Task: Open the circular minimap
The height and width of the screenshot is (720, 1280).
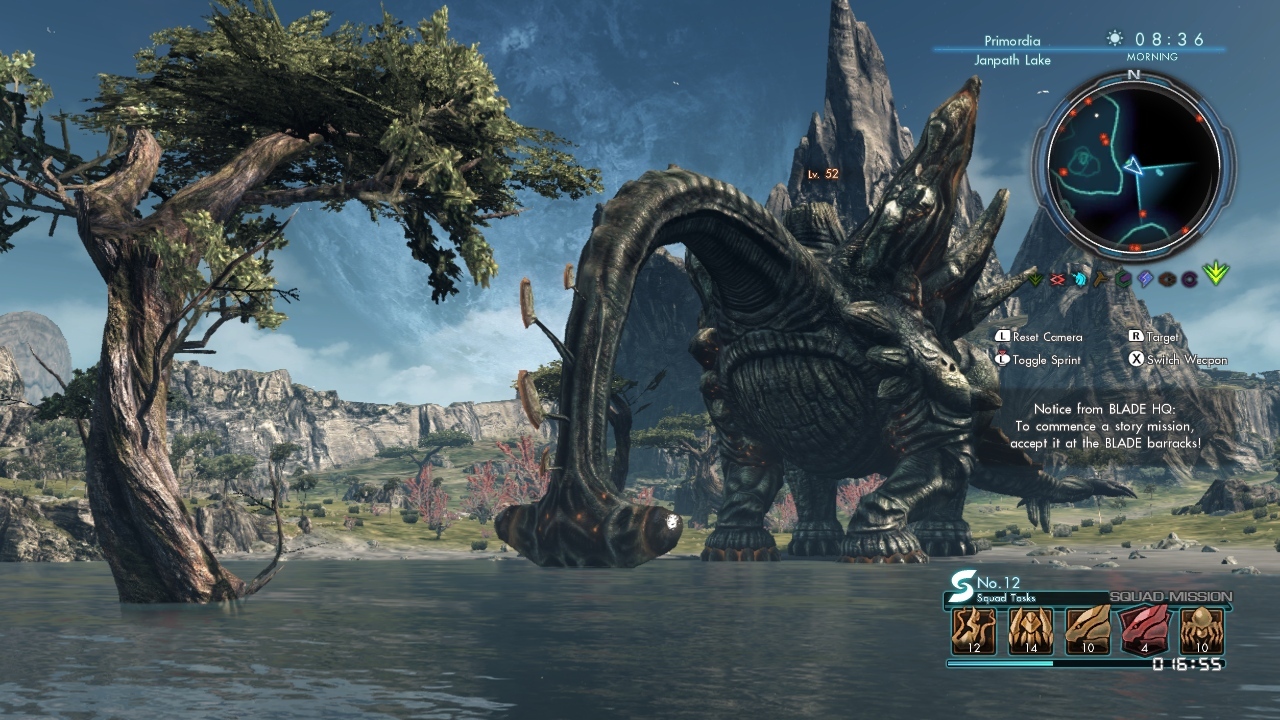Action: click(1134, 165)
